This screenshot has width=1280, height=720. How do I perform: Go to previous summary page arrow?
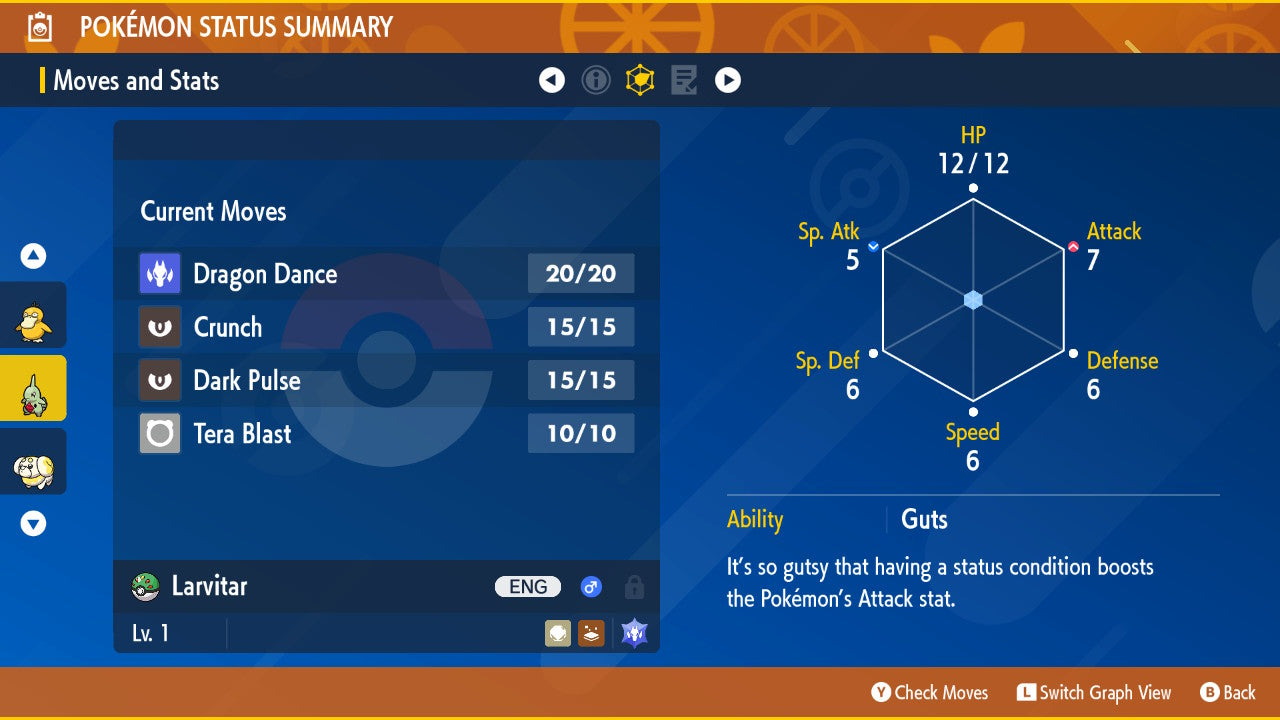click(552, 80)
